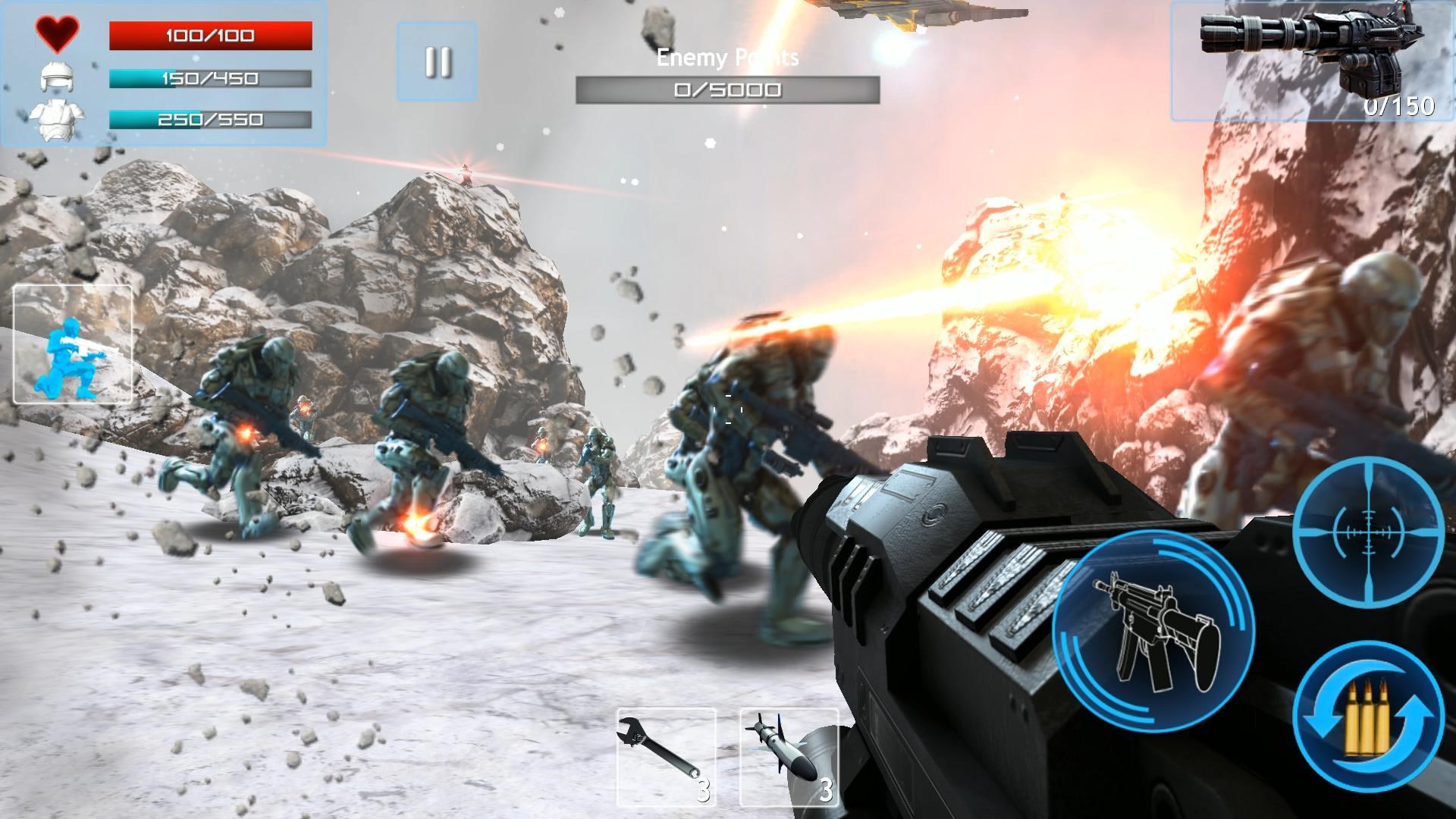The width and height of the screenshot is (1456, 819).
Task: Launch the missile item
Action: 789,757
